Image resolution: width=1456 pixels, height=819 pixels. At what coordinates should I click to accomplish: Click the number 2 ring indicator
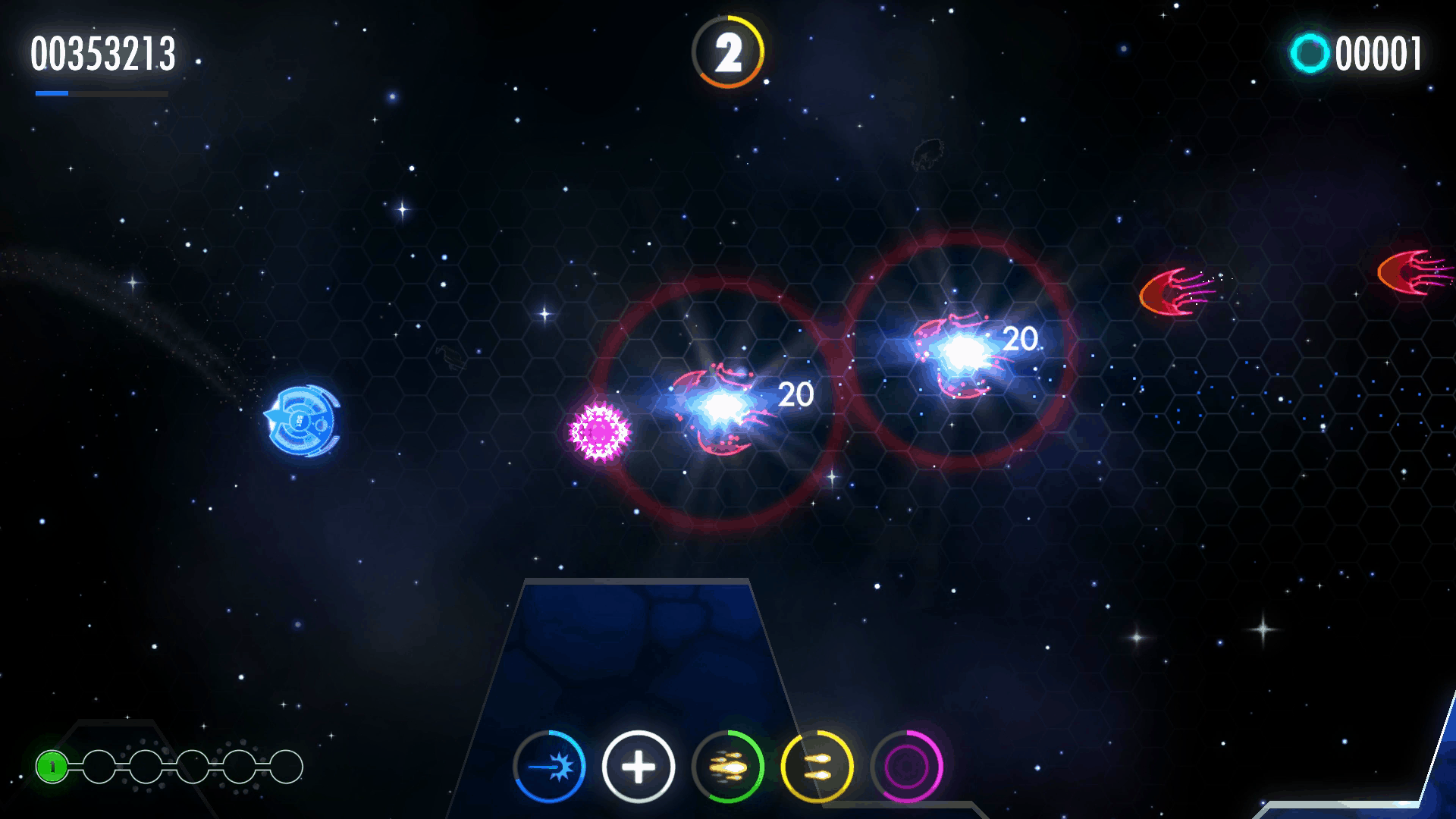[728, 52]
